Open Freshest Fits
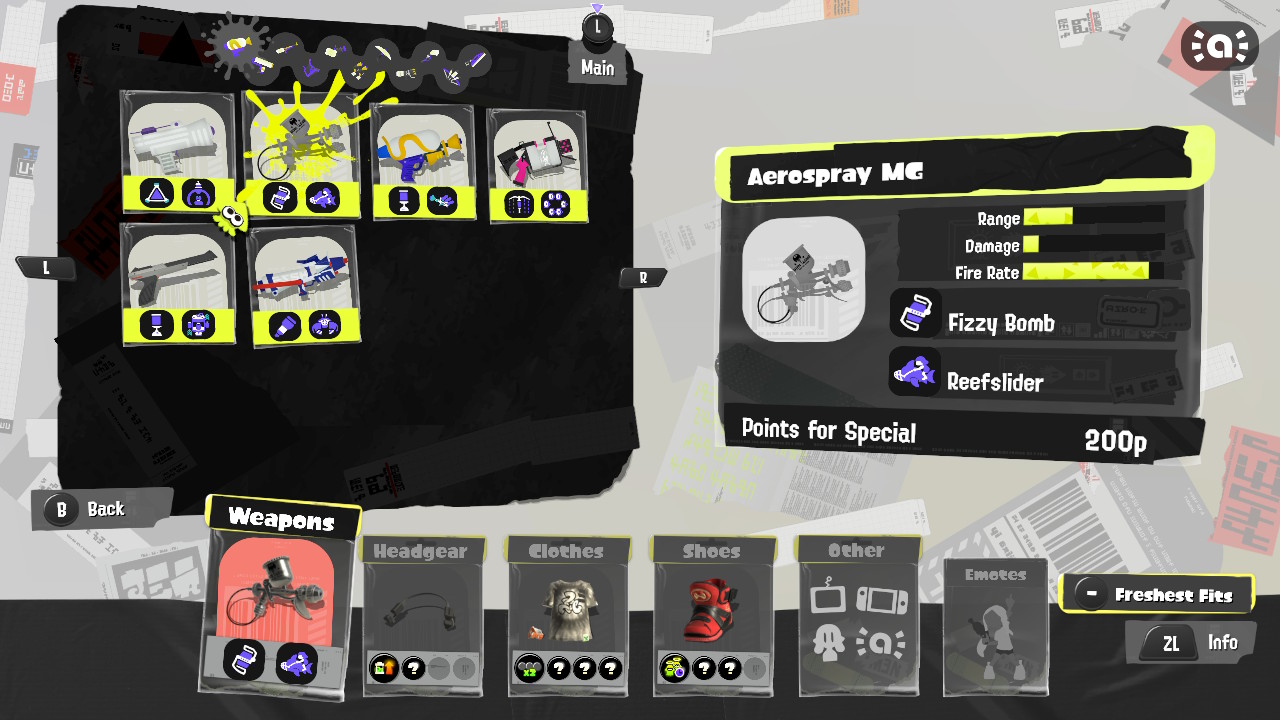Image resolution: width=1280 pixels, height=720 pixels. point(1157,592)
